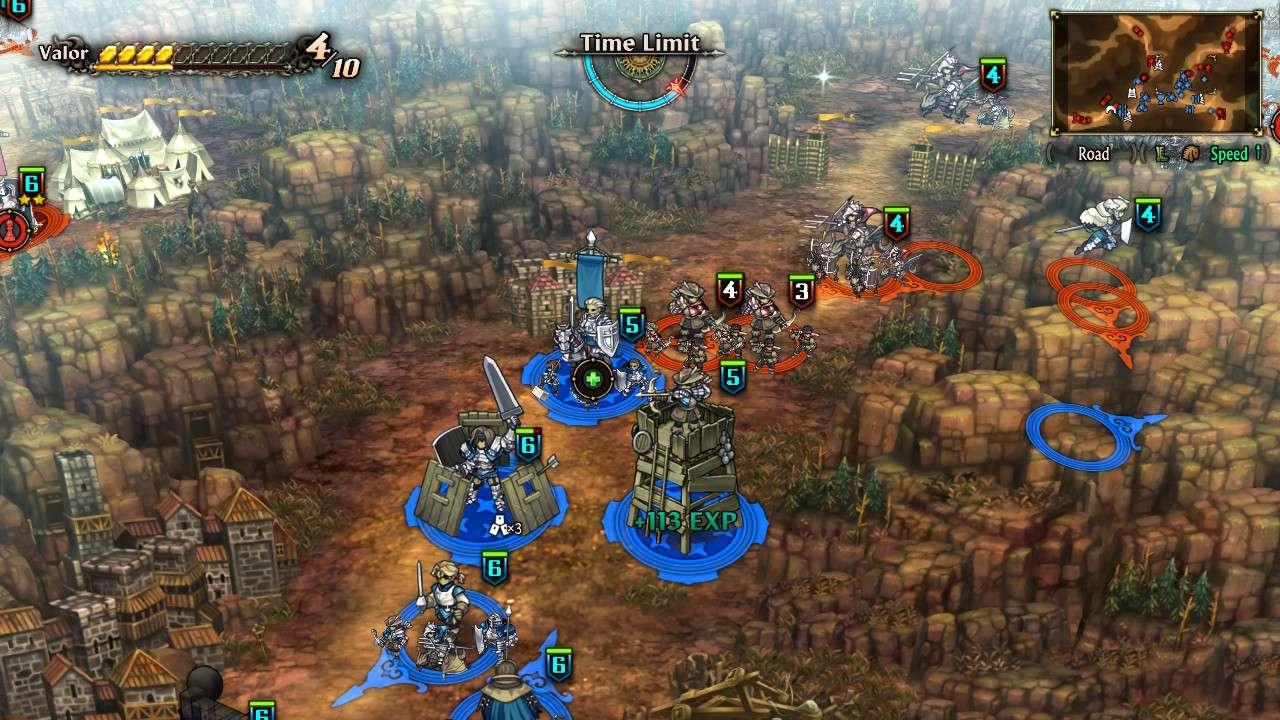This screenshot has height=720, width=1280.
Task: Toggle the enemy archer unit's level 4 shield badge
Action: click(731, 290)
